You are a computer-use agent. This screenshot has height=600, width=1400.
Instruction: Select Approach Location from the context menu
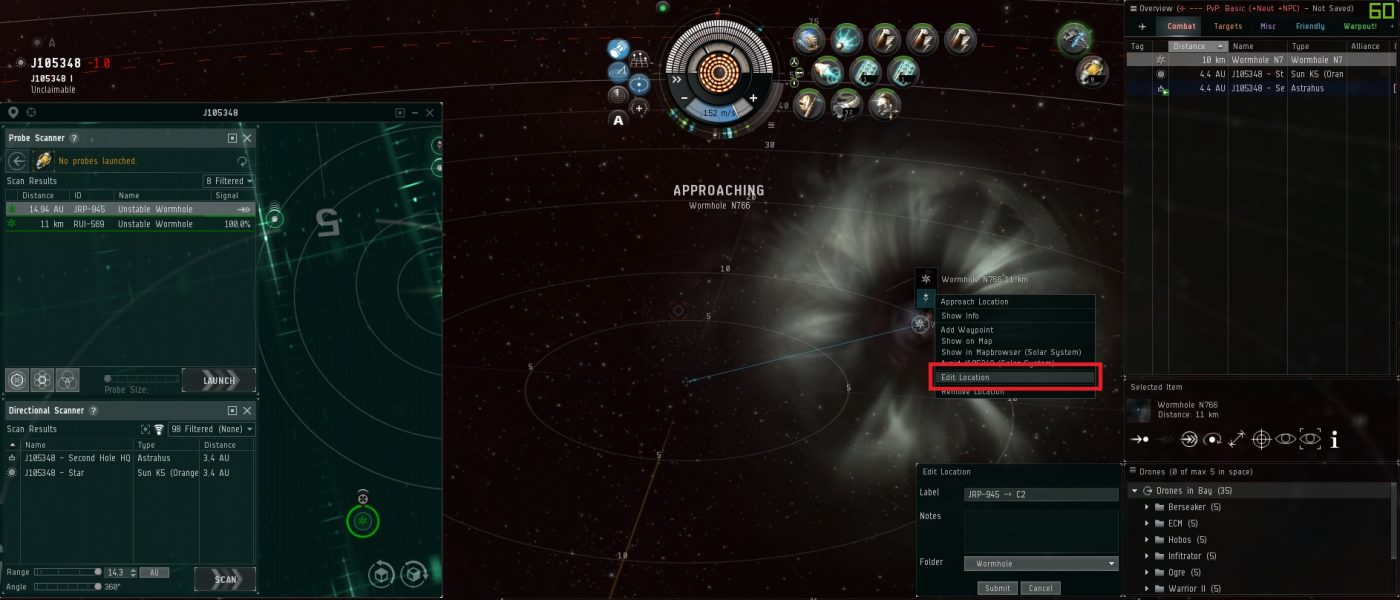click(974, 301)
